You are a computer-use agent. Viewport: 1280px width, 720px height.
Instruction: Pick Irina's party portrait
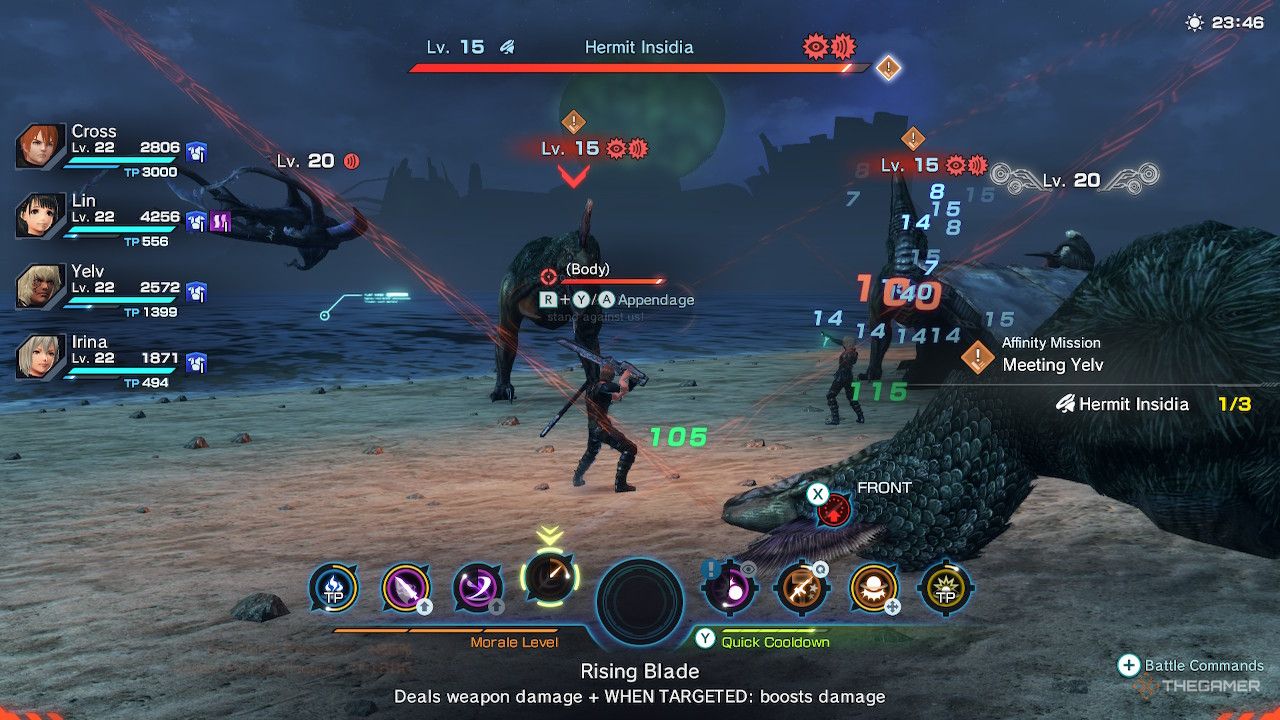(40, 357)
